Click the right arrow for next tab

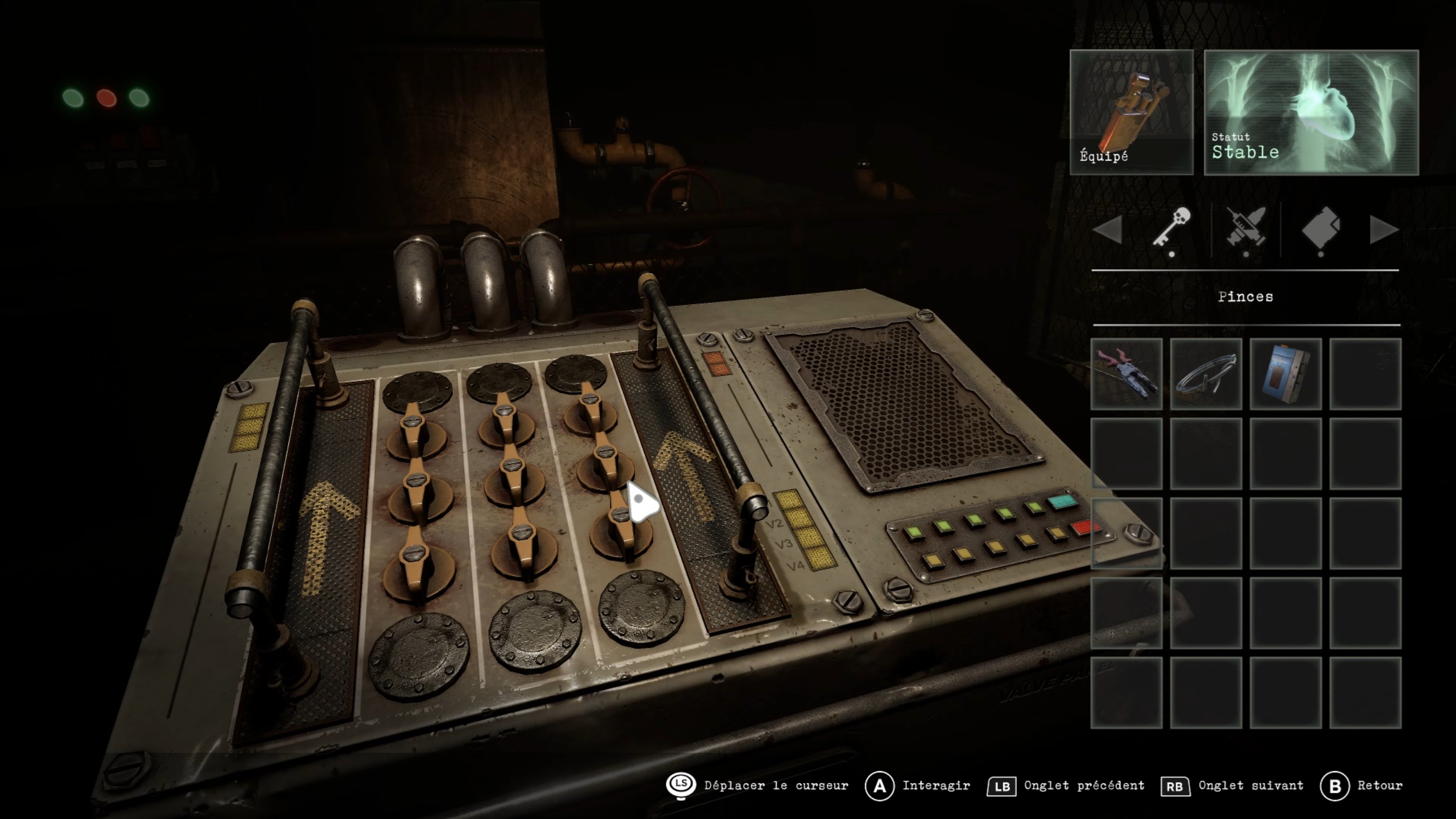[x=1383, y=230]
